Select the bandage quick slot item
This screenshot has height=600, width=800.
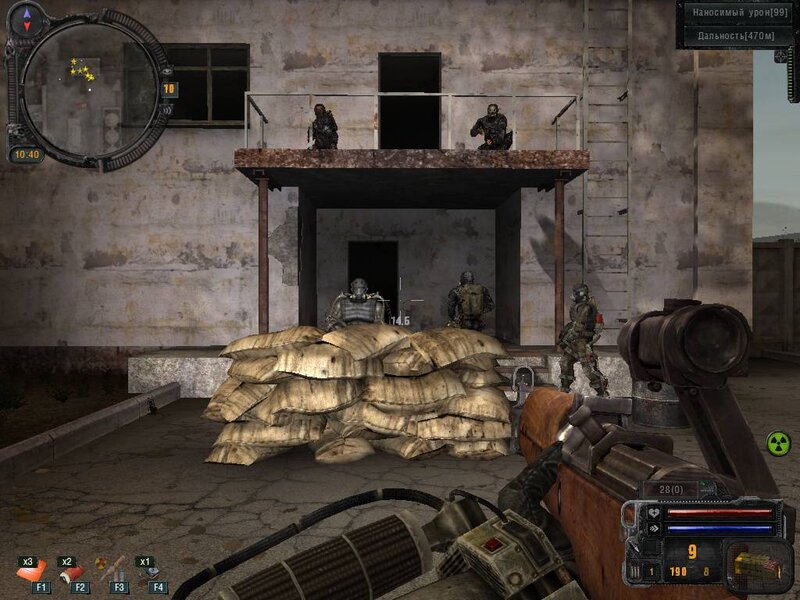71,571
